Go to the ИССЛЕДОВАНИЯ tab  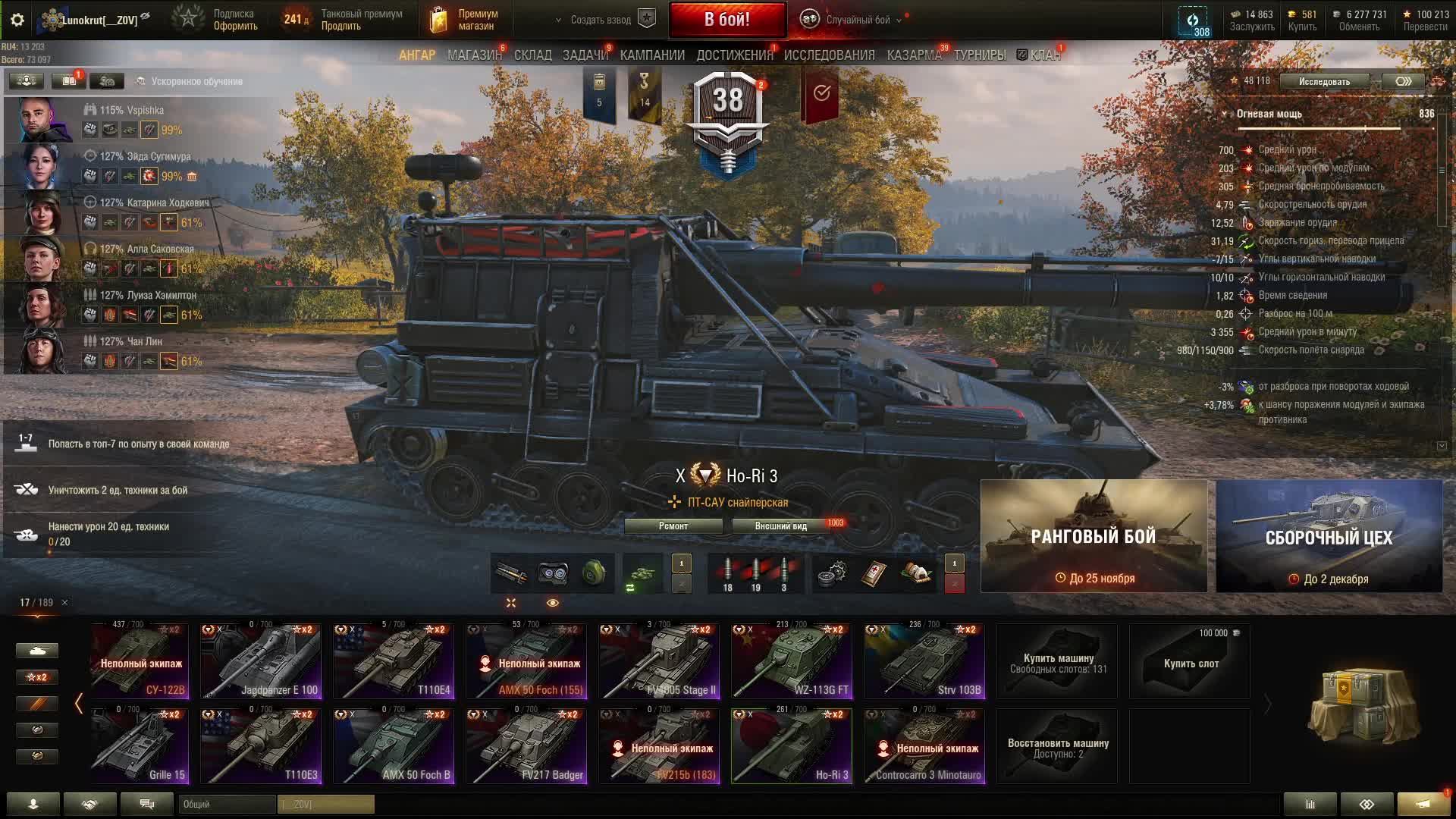pyautogui.click(x=829, y=55)
